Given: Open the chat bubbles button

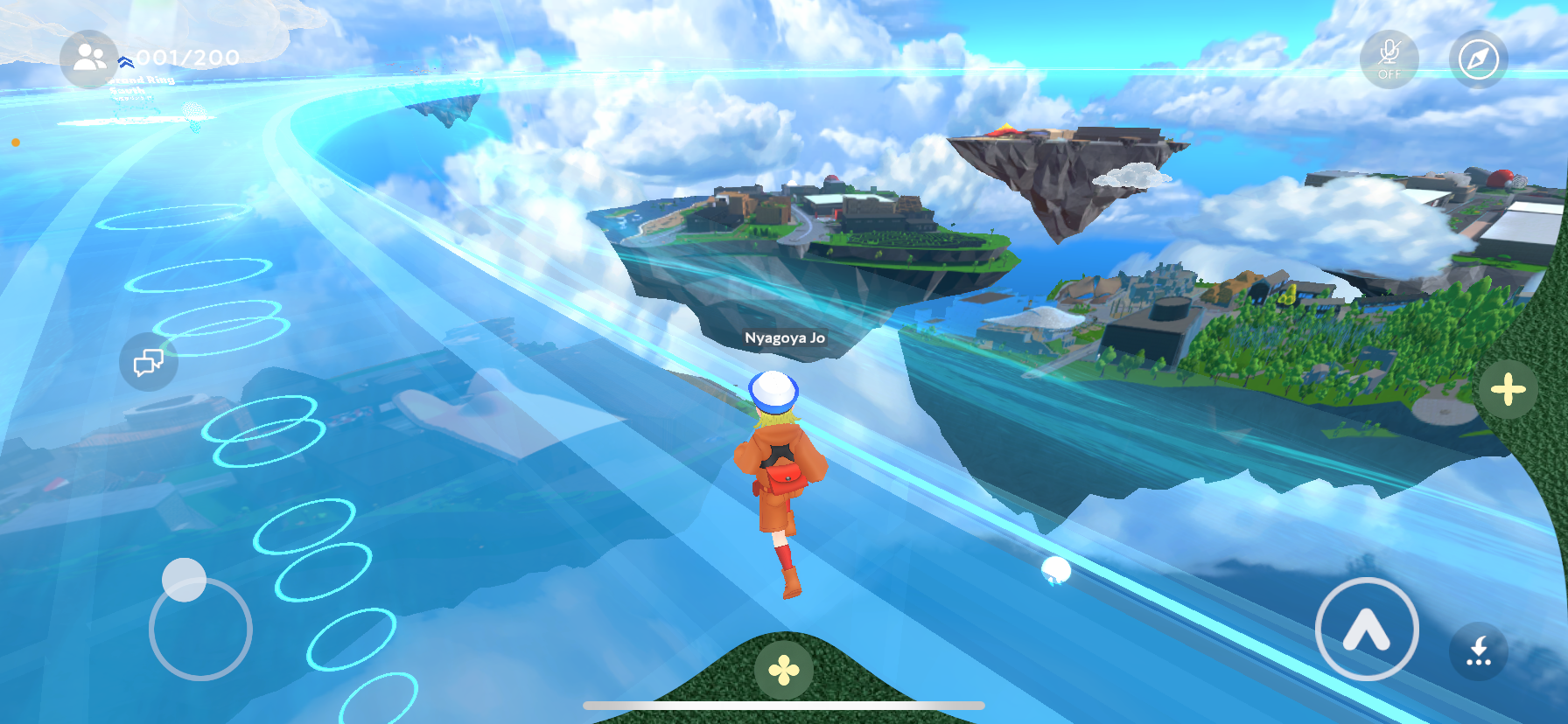Looking at the screenshot, I should (149, 361).
